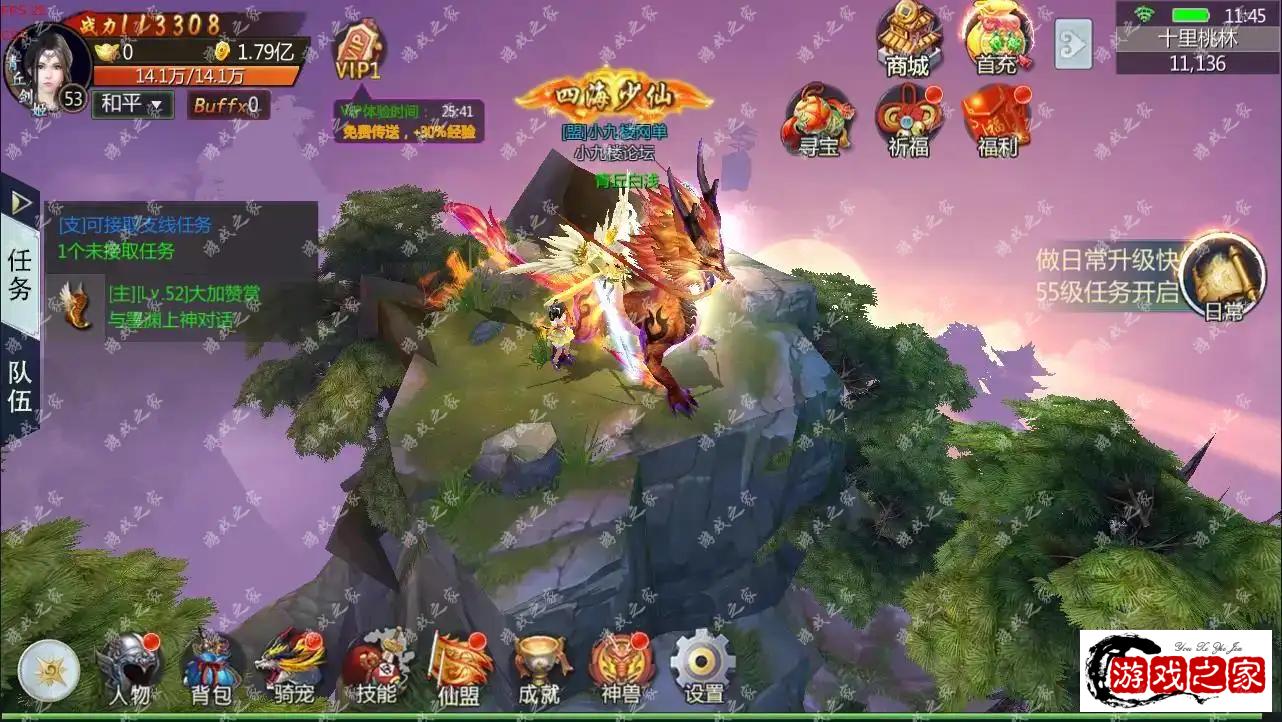Open the 技能 skills menu

(x=376, y=668)
